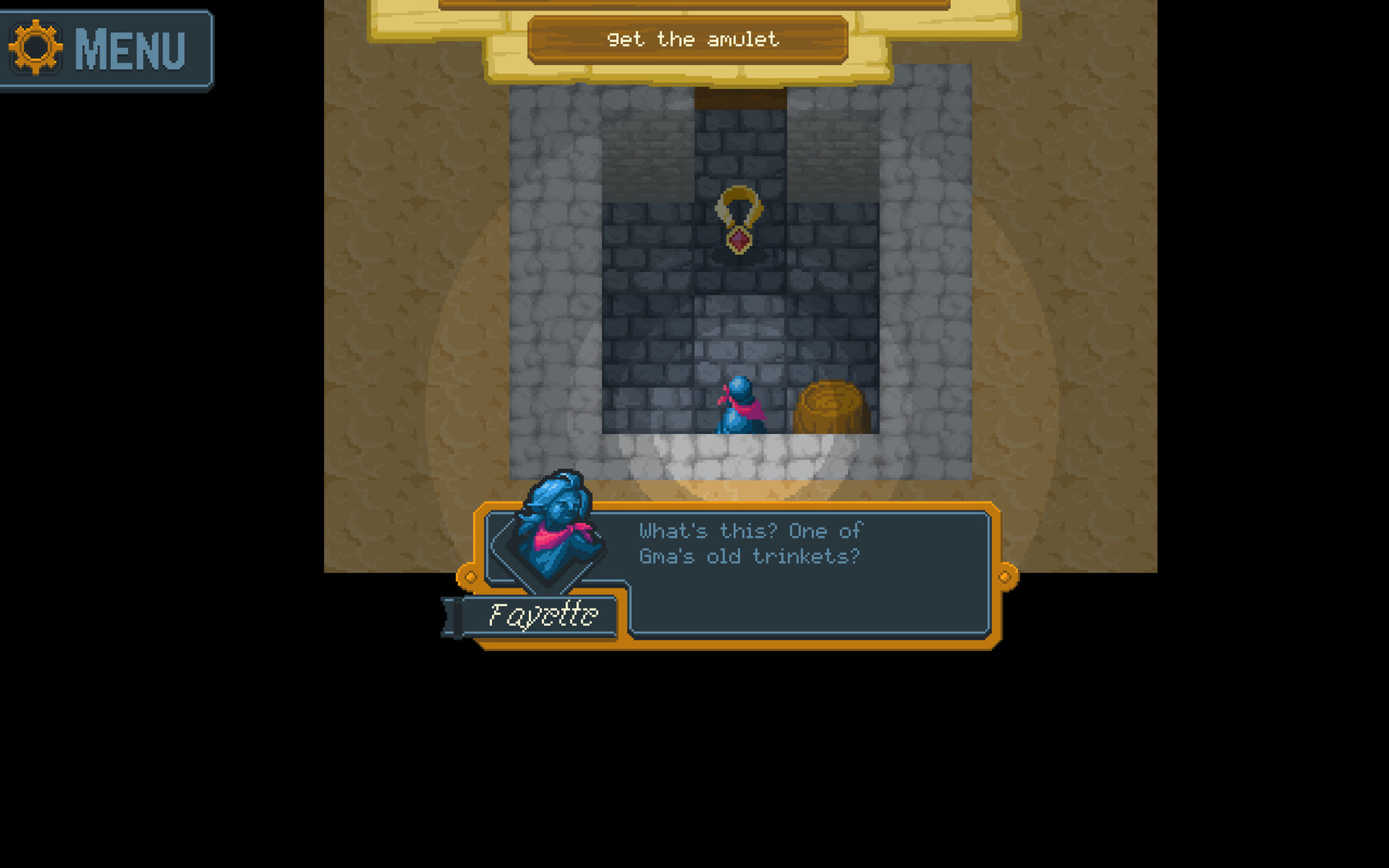Click the 'get the amulet' objective text
The height and width of the screenshot is (868, 1389).
pos(693,39)
